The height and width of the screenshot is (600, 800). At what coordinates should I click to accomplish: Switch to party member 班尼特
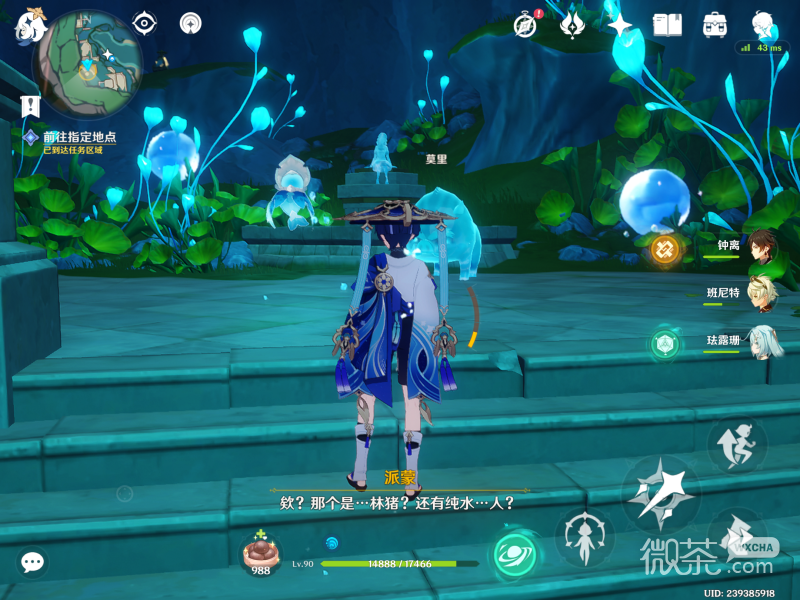pos(765,294)
